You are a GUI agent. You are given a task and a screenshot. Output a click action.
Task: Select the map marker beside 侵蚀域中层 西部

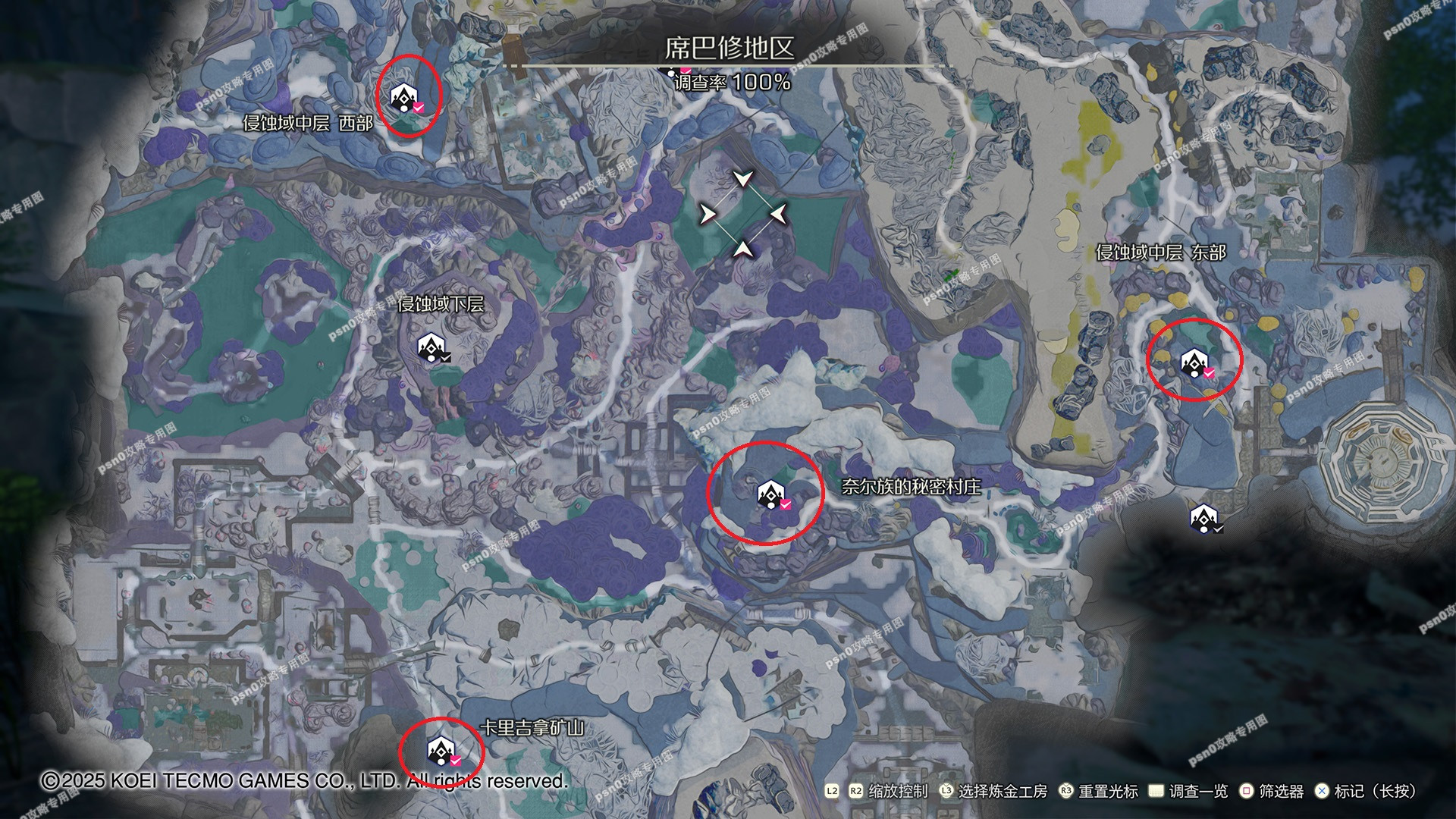(404, 98)
